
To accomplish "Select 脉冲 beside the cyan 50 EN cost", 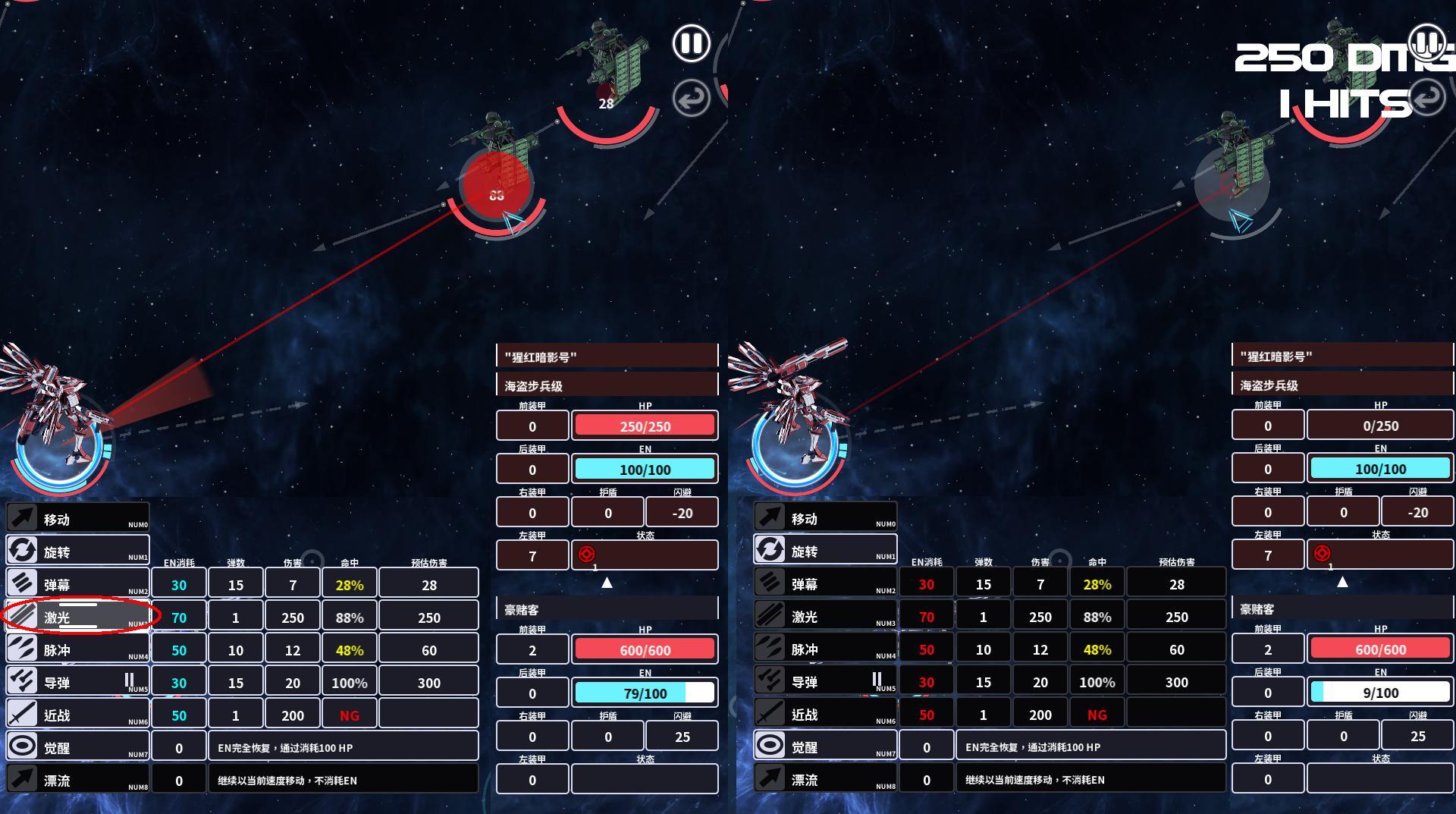I will click(78, 649).
